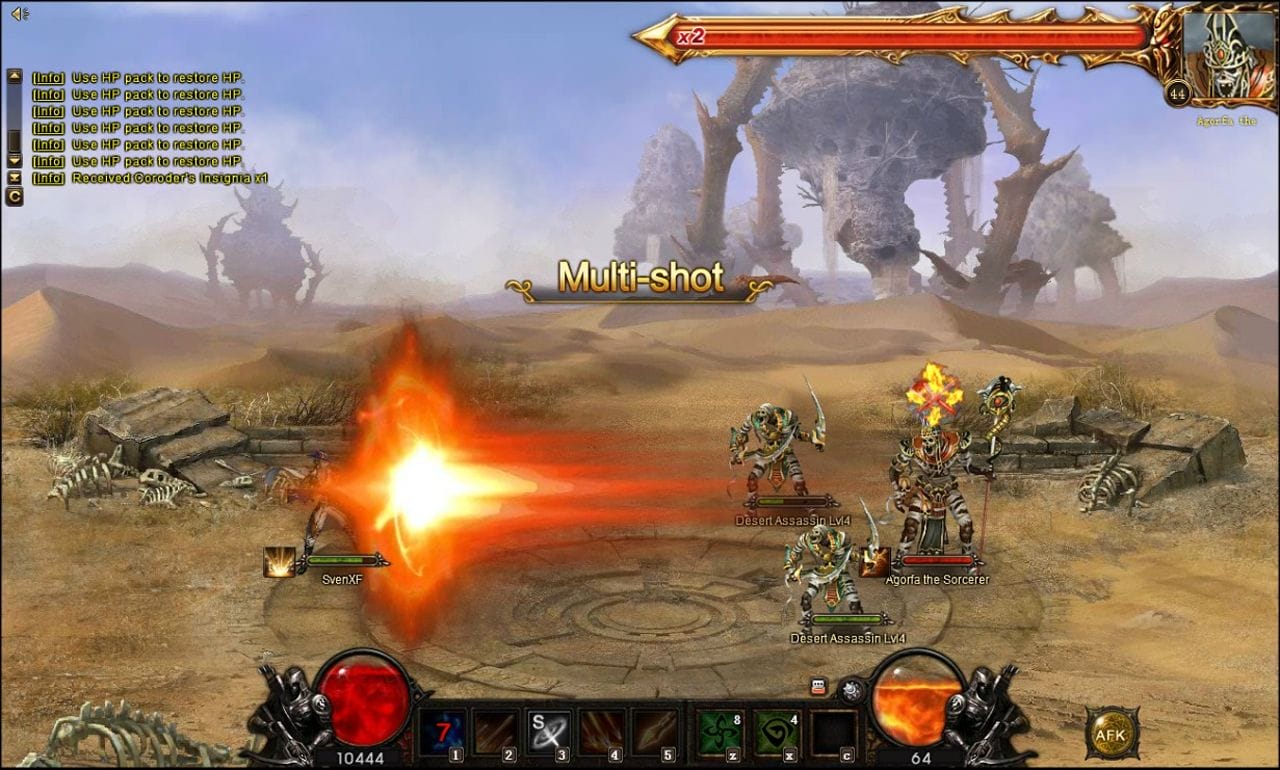The width and height of the screenshot is (1280, 770).
Task: Use the skill in hotbar slot 2
Action: [x=495, y=733]
